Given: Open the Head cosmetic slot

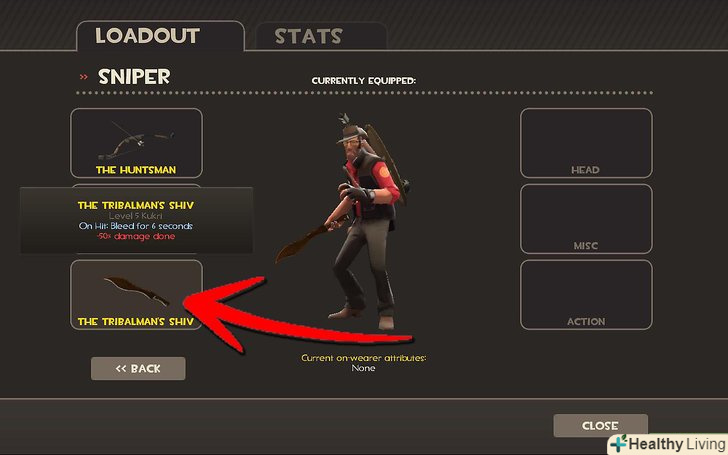Looking at the screenshot, I should pos(585,143).
